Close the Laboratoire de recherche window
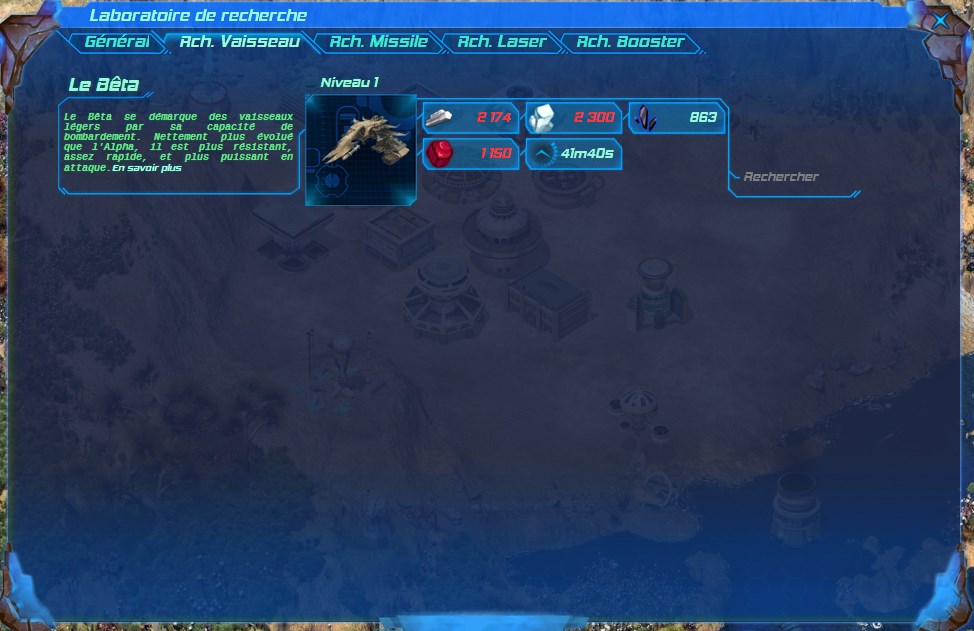This screenshot has height=631, width=974. tap(941, 20)
